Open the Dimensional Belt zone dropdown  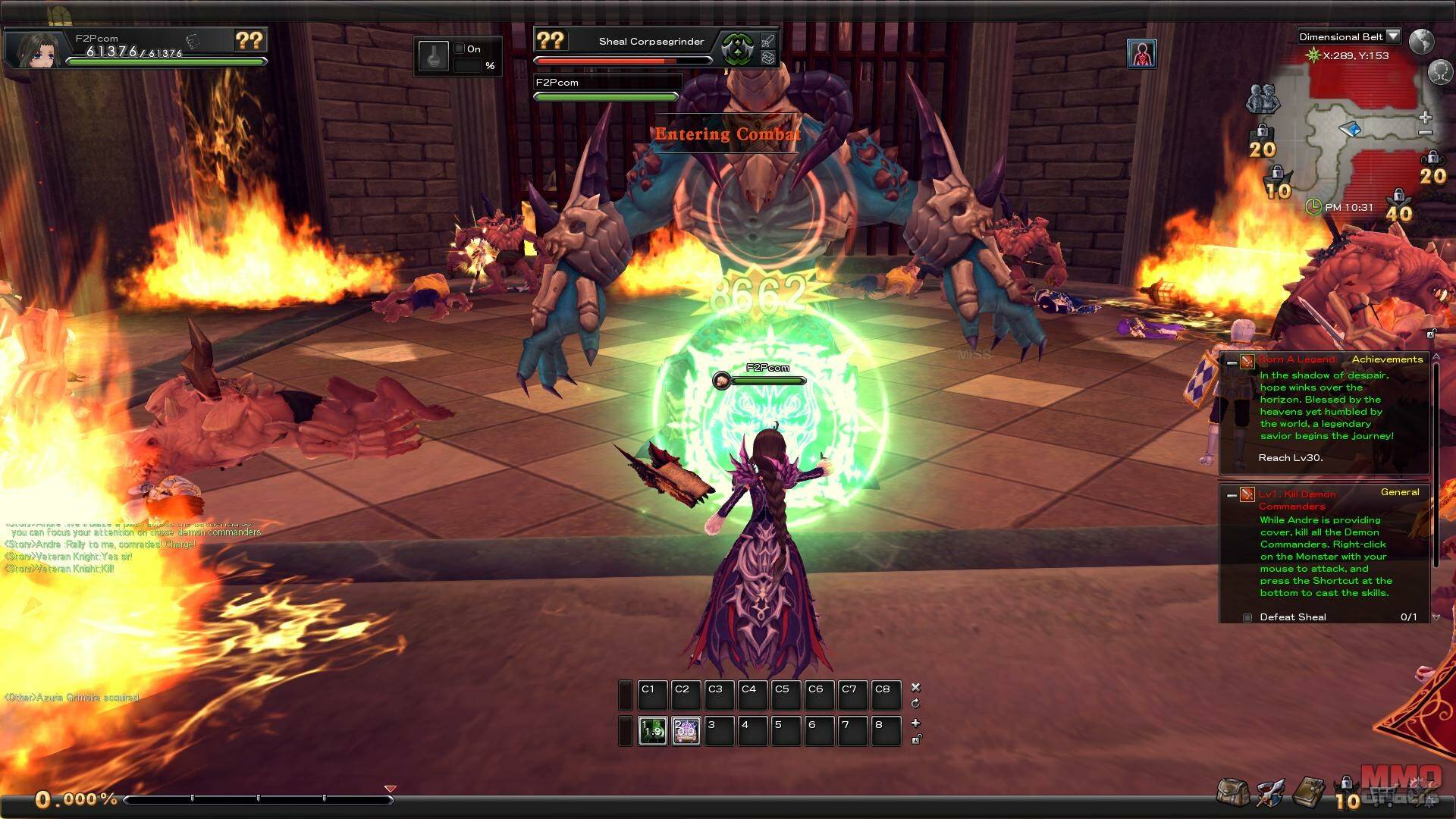pos(1392,36)
